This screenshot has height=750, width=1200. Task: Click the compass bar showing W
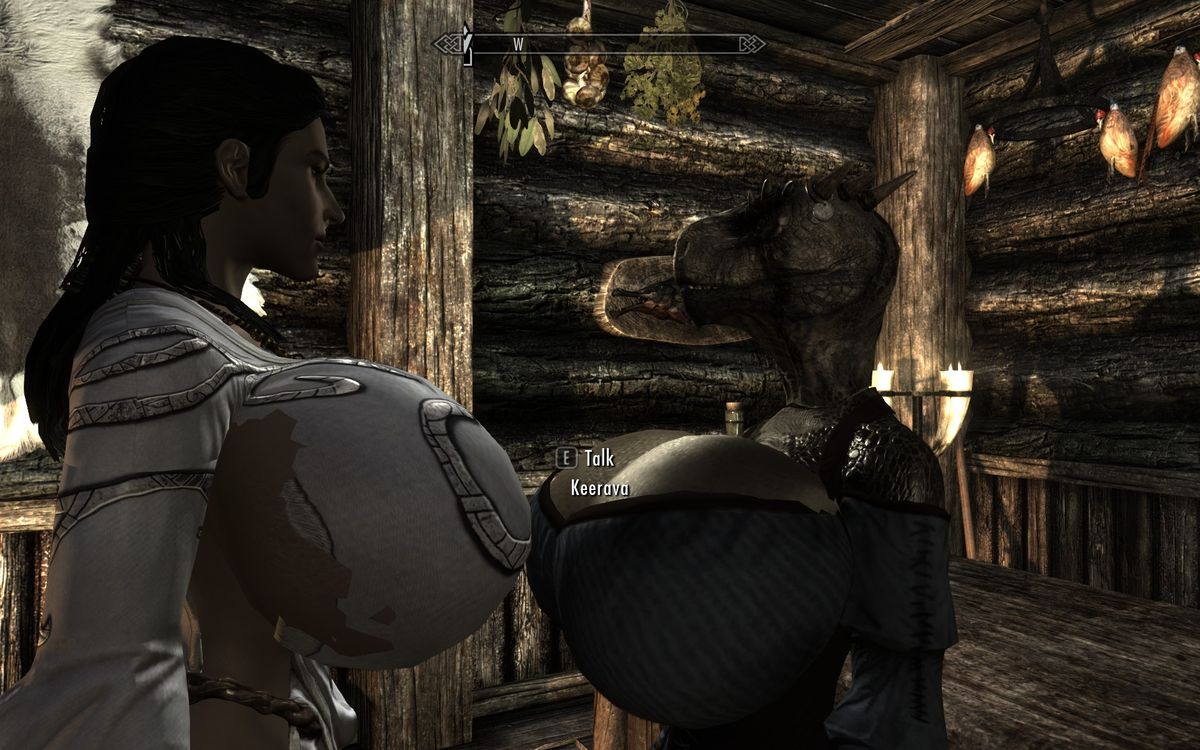pyautogui.click(x=599, y=44)
